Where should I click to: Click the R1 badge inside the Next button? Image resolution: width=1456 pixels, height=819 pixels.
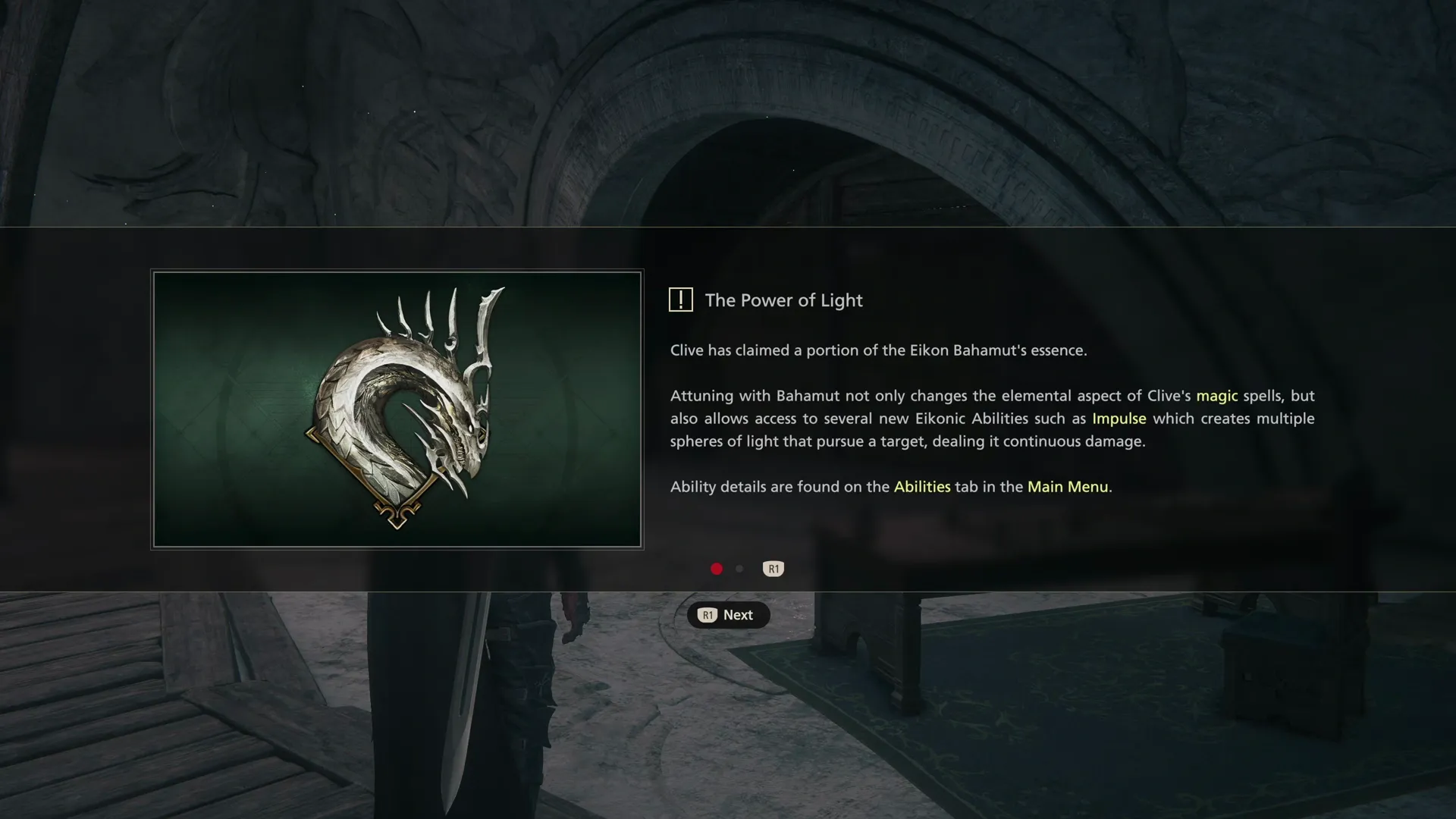tap(708, 615)
